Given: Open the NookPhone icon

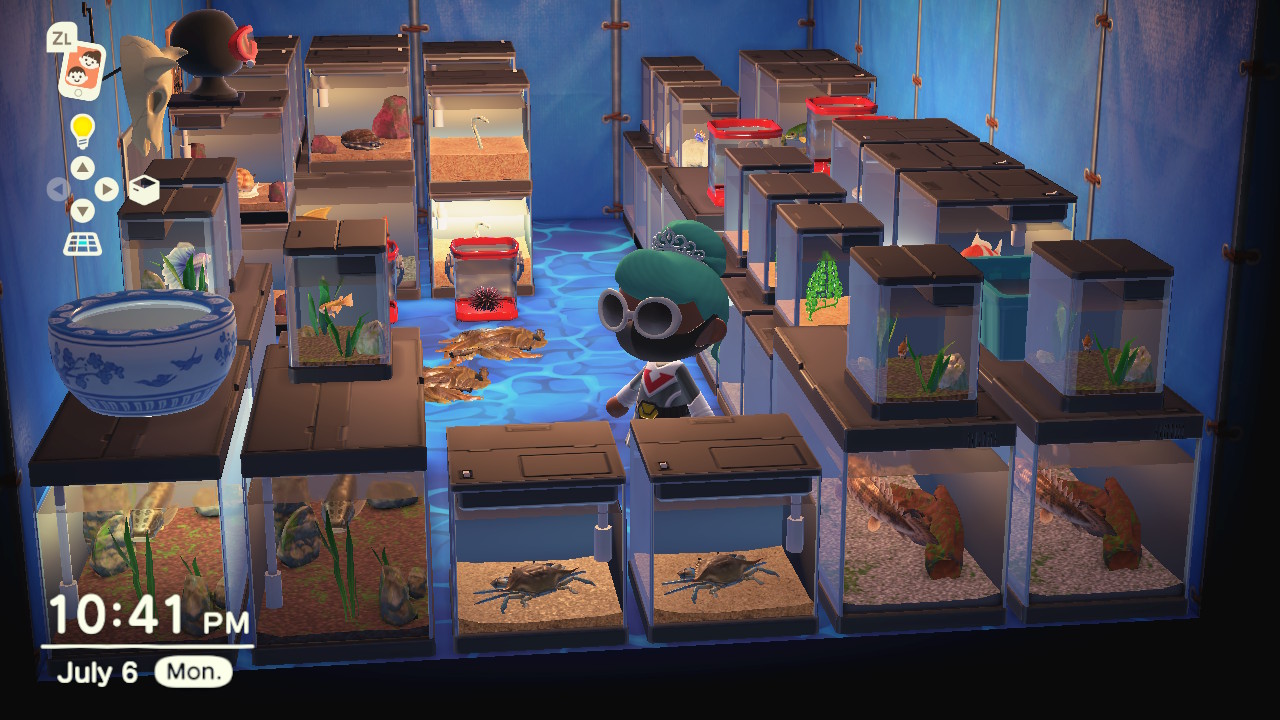Looking at the screenshot, I should tap(81, 70).
